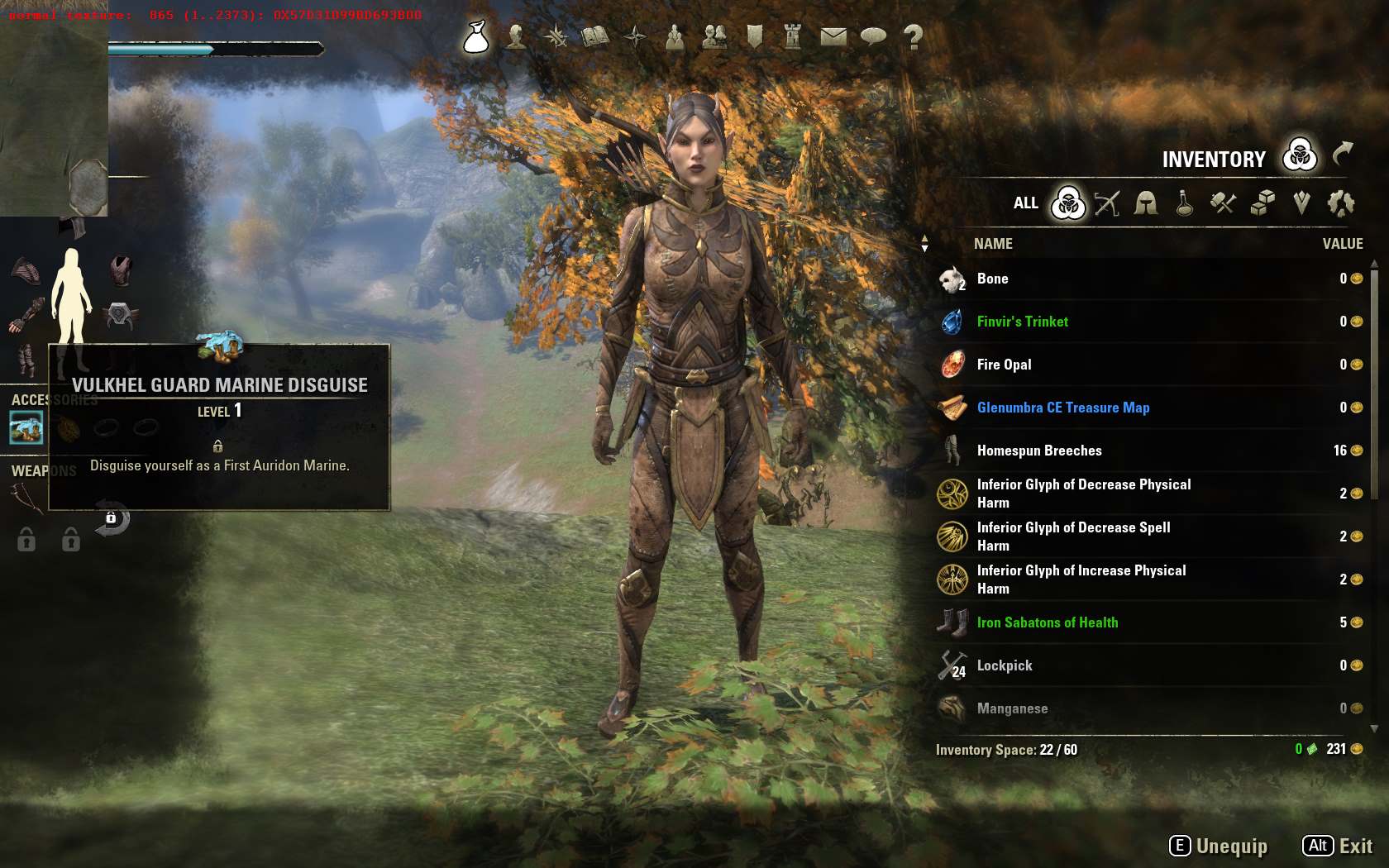Viewport: 1389px width, 868px height.
Task: Open the help question mark menu
Action: (x=913, y=36)
